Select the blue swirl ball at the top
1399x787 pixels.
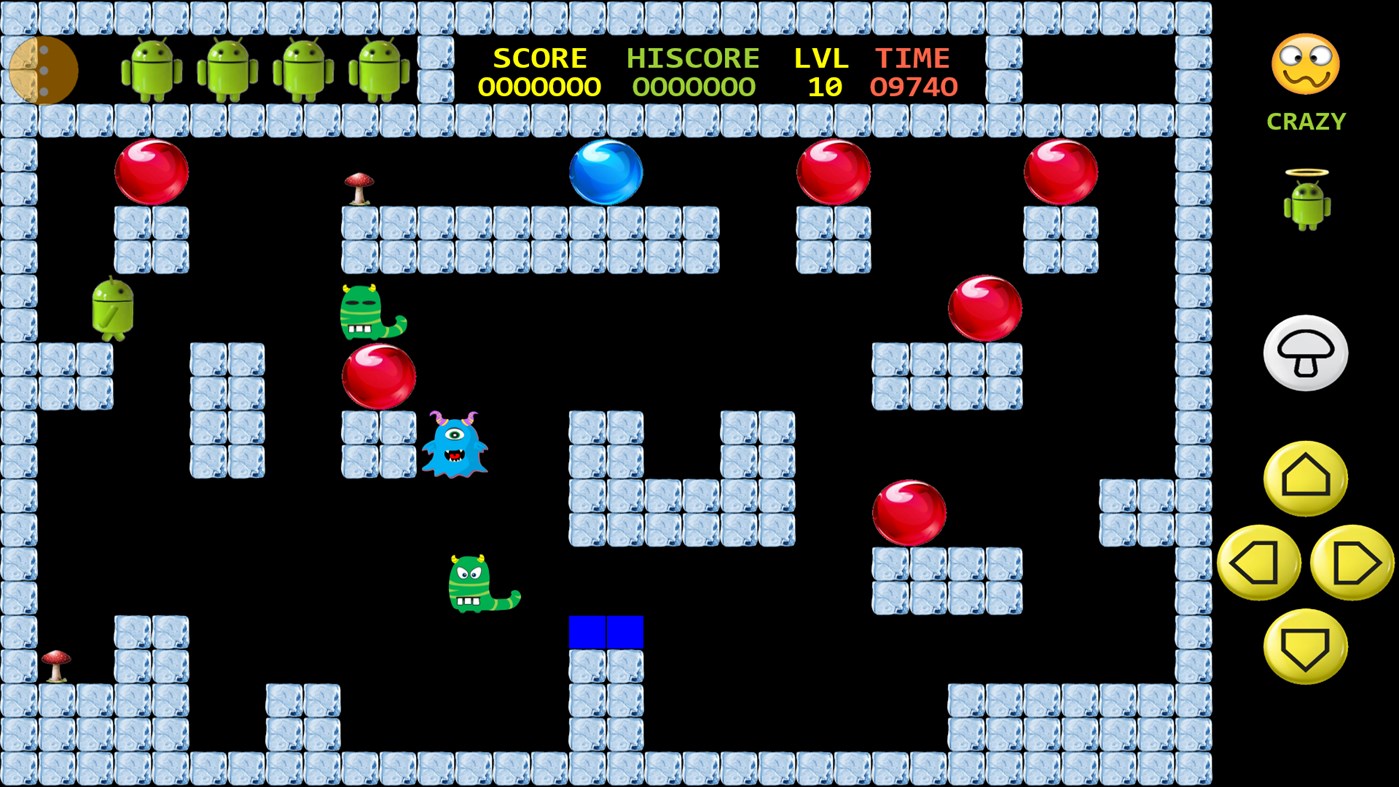pyautogui.click(x=605, y=172)
